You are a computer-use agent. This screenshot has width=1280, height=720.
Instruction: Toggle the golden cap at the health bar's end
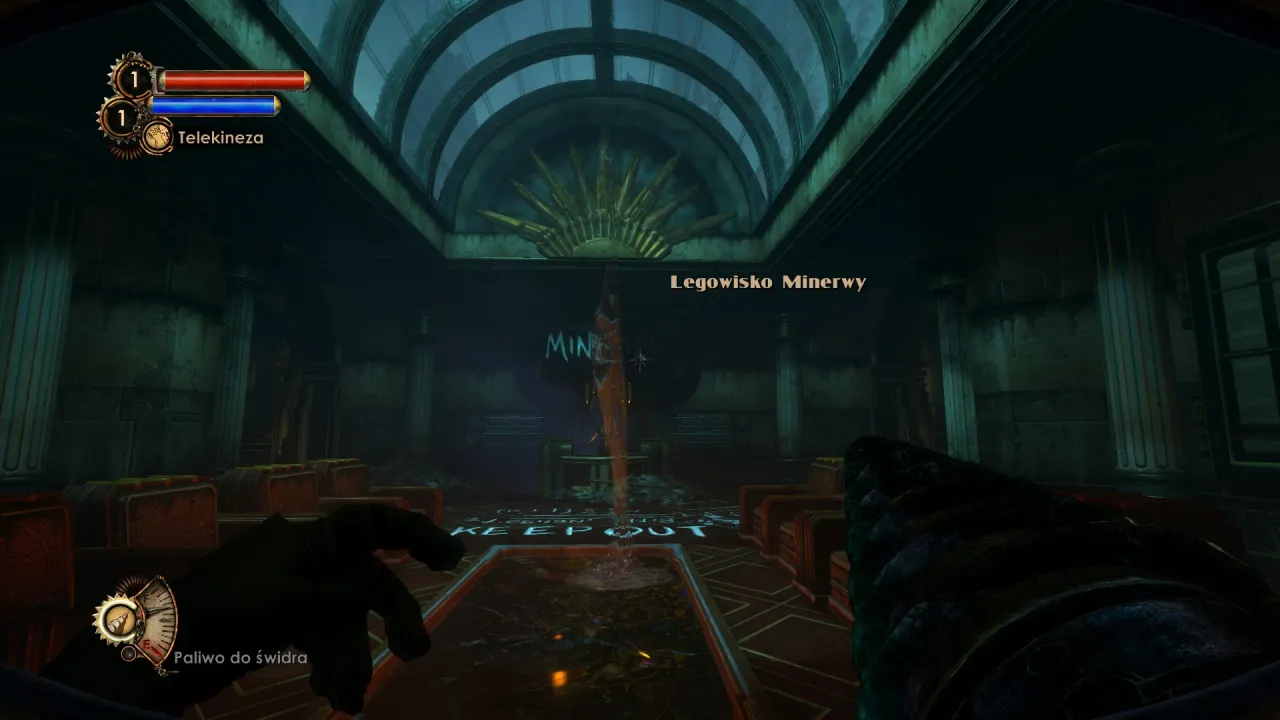click(x=305, y=79)
